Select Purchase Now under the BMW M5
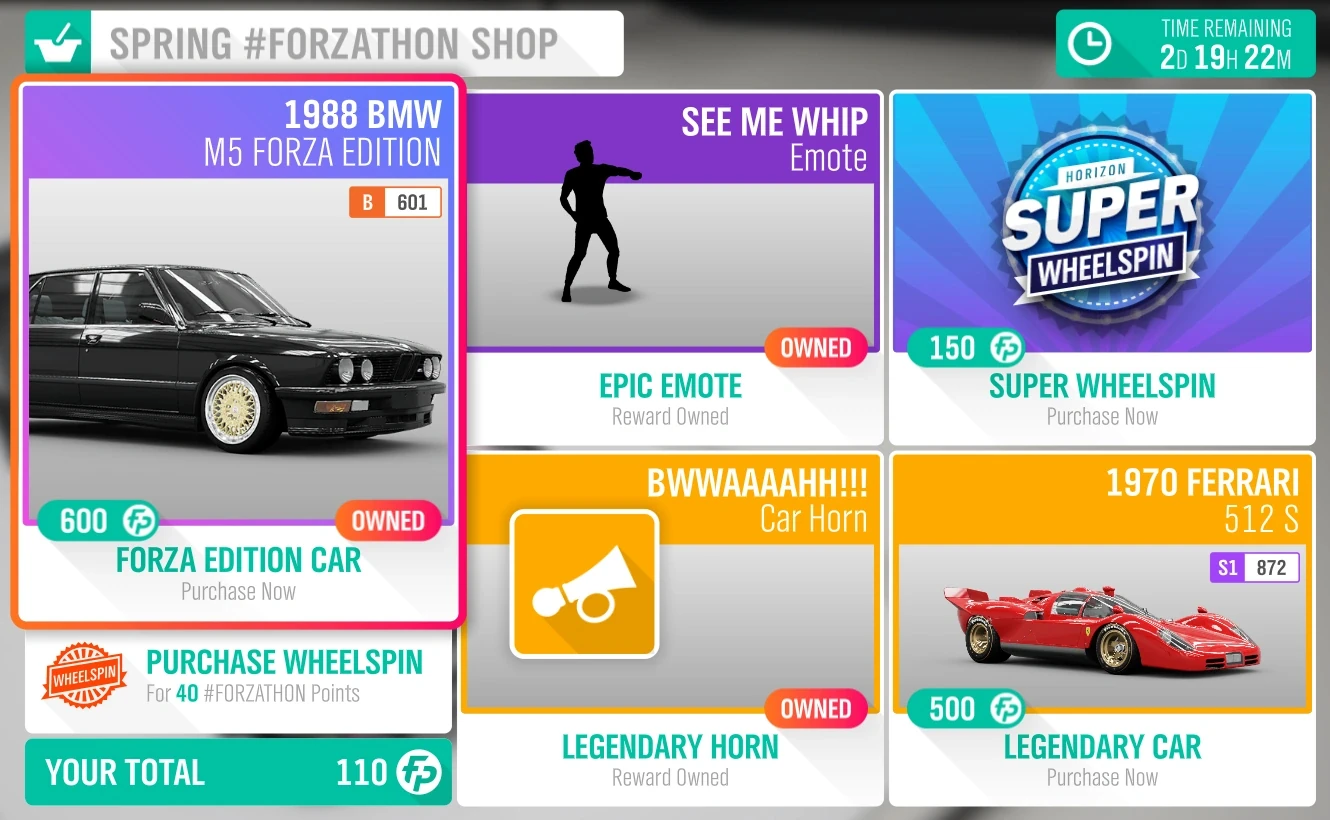The width and height of the screenshot is (1330, 820). tap(238, 591)
